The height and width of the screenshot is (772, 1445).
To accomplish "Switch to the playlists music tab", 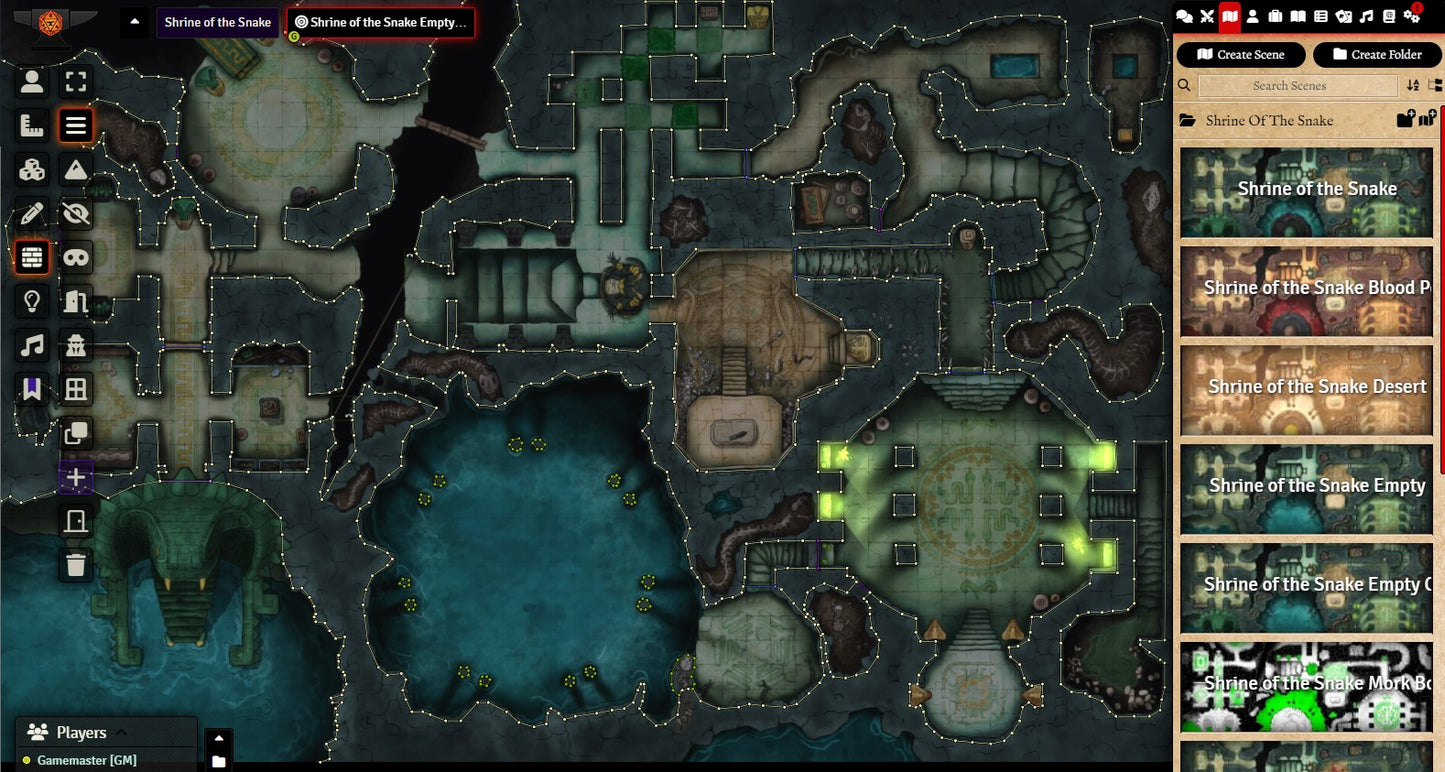I will [x=1366, y=16].
